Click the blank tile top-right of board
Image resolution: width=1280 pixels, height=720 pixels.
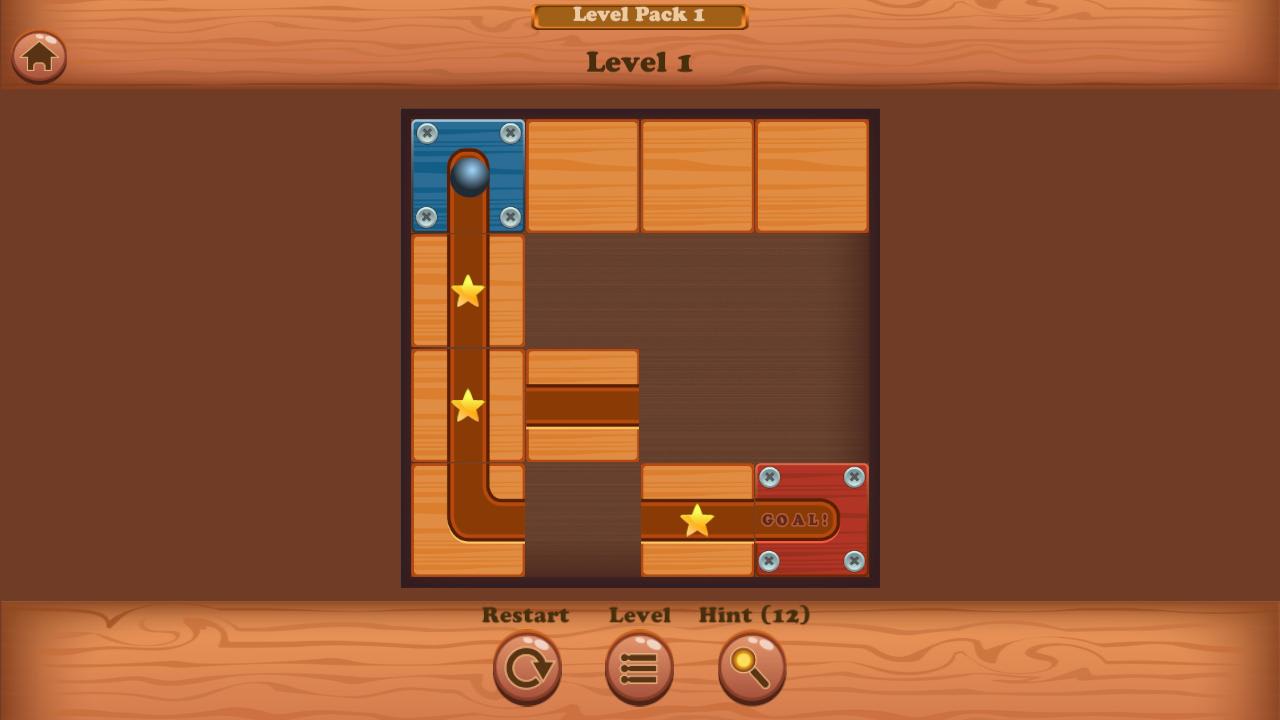pyautogui.click(x=812, y=173)
